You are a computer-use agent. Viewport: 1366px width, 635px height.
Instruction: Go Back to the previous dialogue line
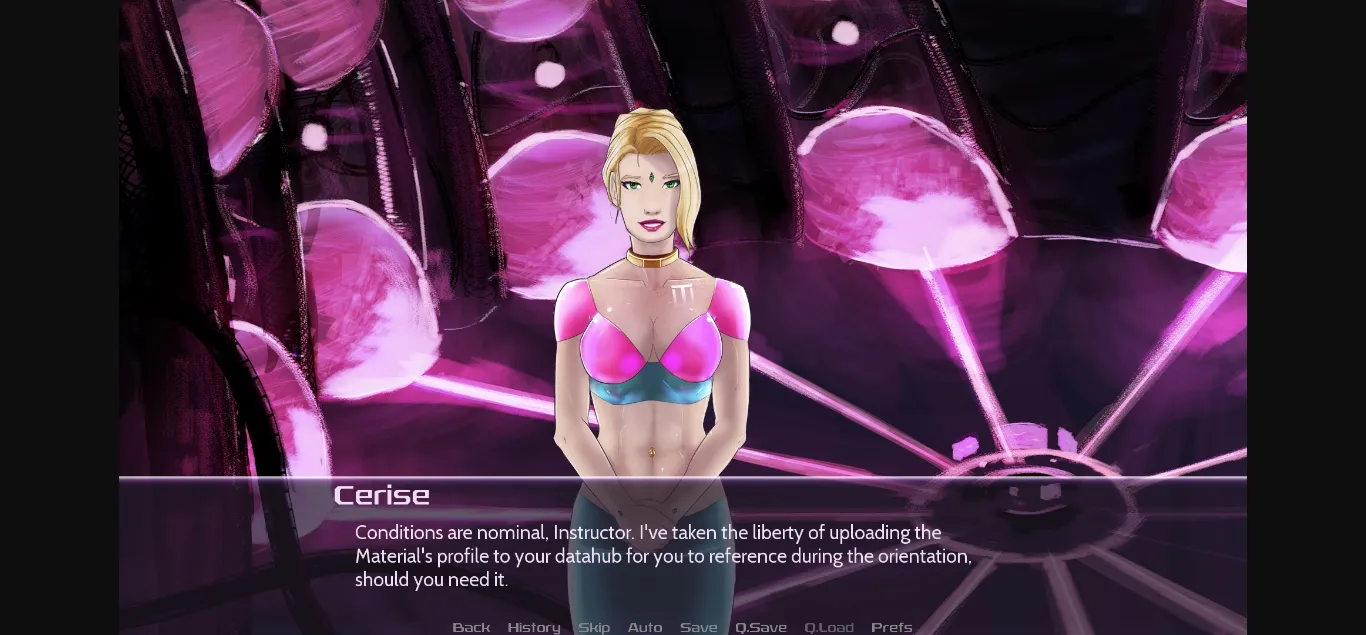pyautogui.click(x=471, y=627)
